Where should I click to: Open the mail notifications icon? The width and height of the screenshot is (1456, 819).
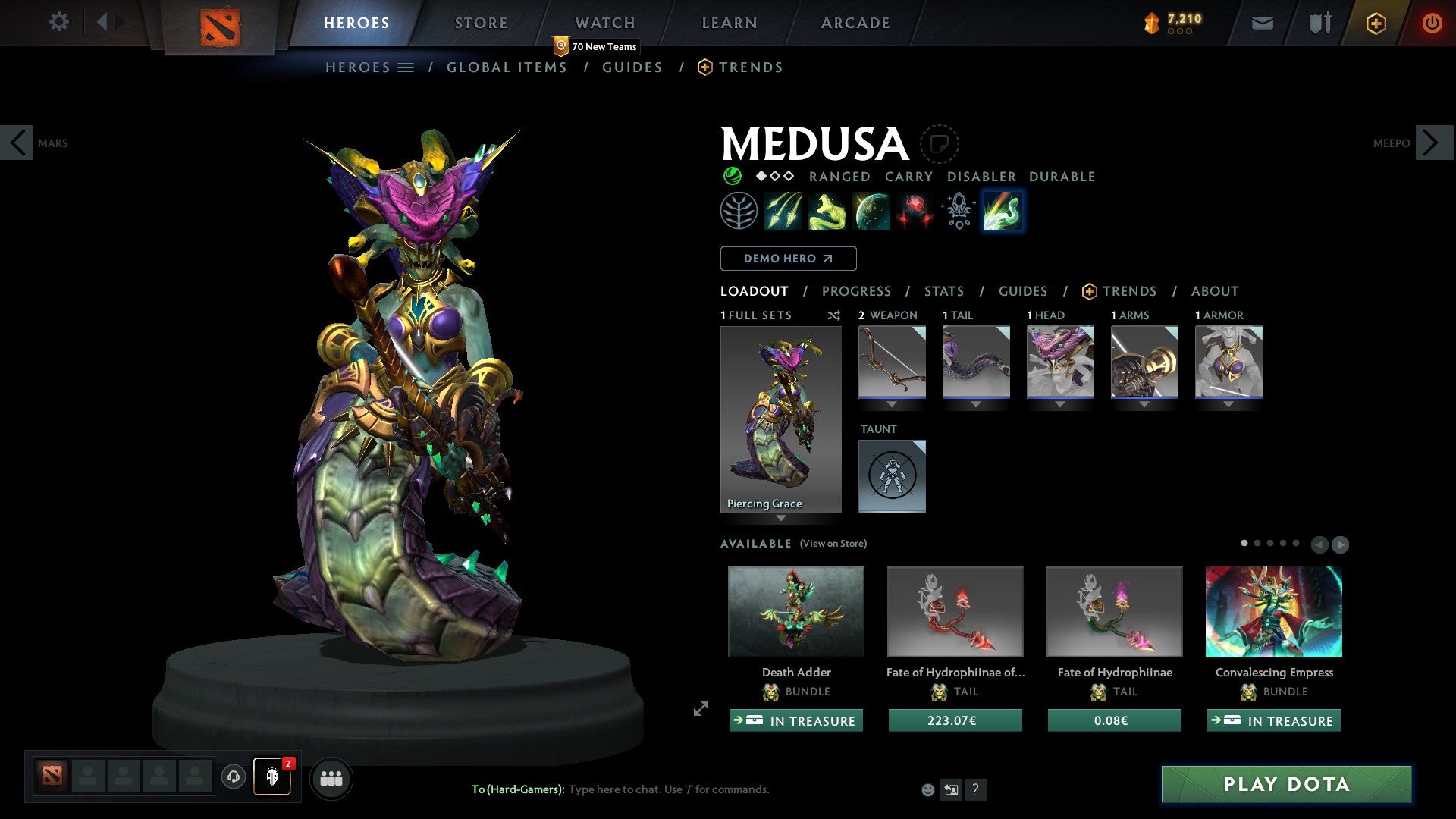tap(1262, 23)
